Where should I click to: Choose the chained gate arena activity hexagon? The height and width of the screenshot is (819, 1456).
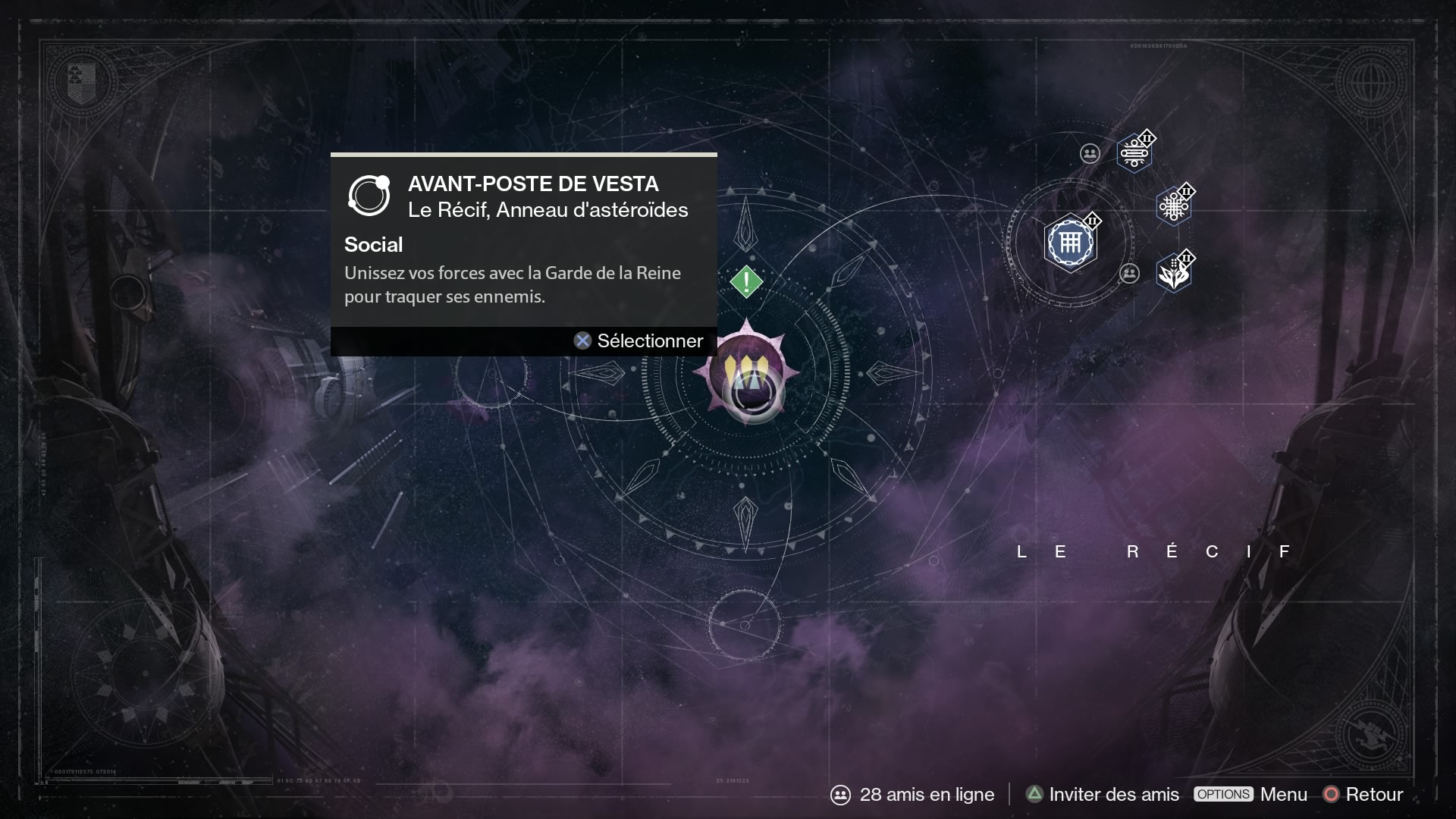(1070, 243)
